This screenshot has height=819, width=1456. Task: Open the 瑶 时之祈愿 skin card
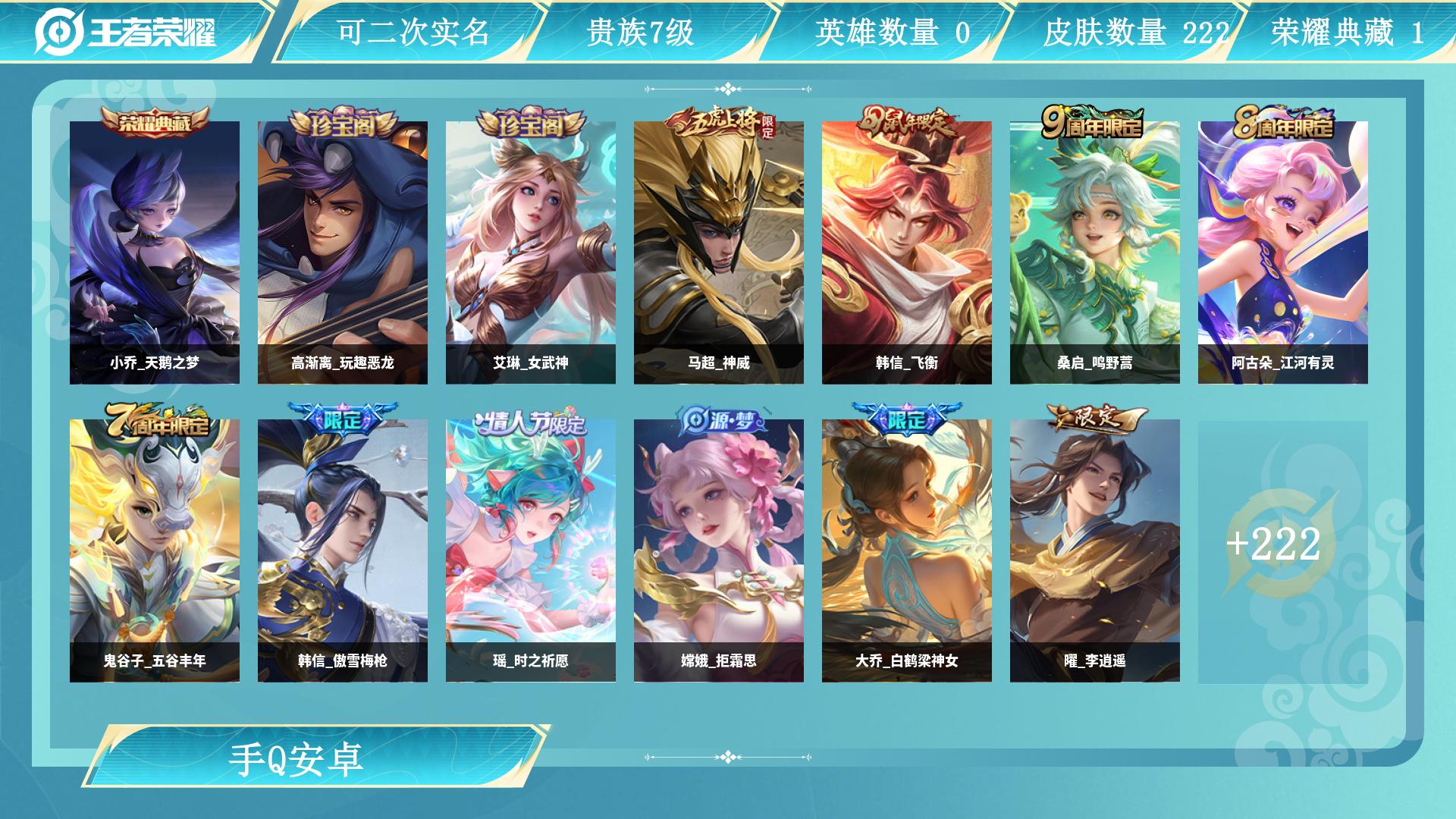tap(531, 551)
